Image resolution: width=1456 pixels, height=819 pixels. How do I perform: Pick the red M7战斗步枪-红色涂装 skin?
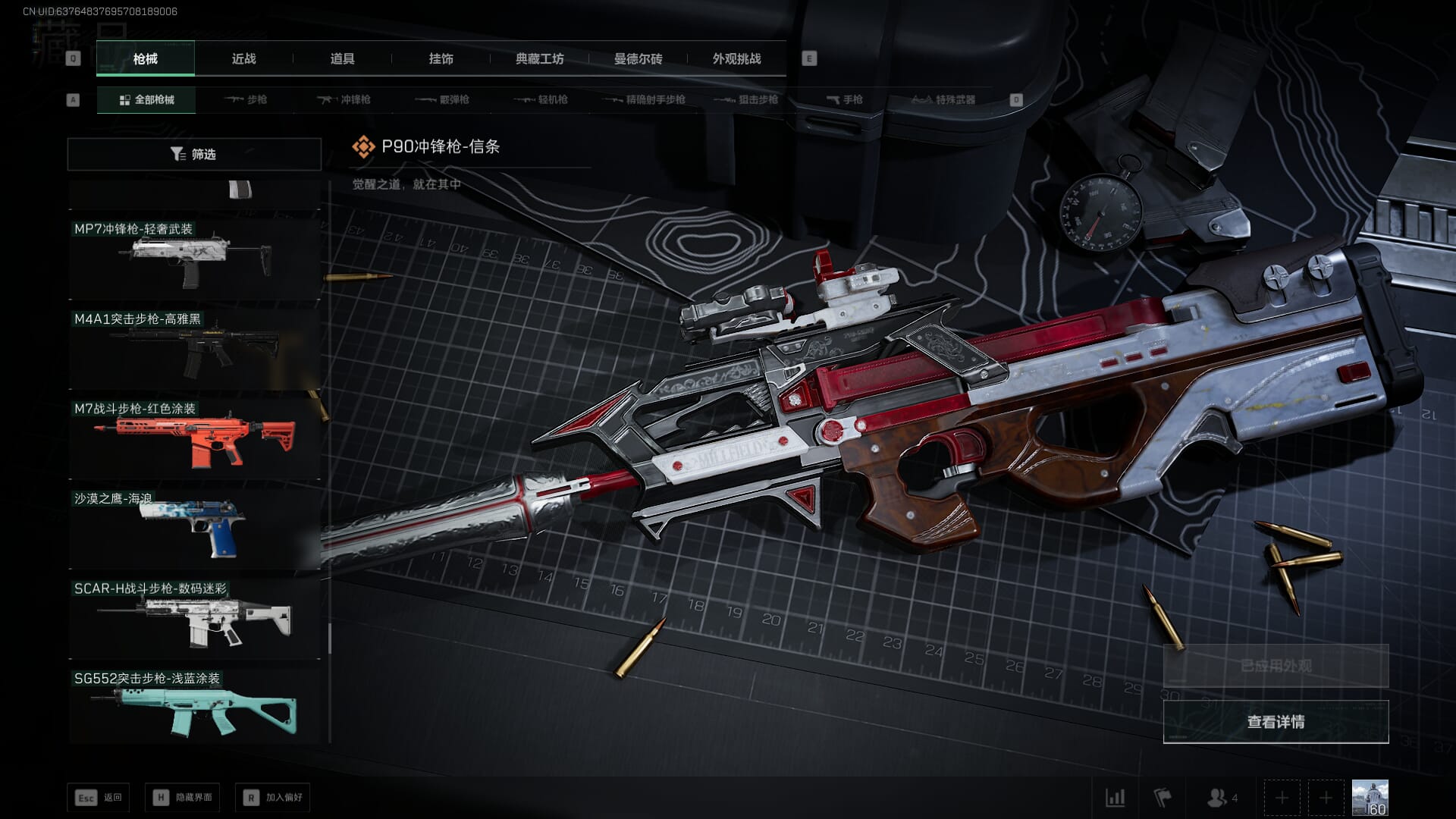195,438
